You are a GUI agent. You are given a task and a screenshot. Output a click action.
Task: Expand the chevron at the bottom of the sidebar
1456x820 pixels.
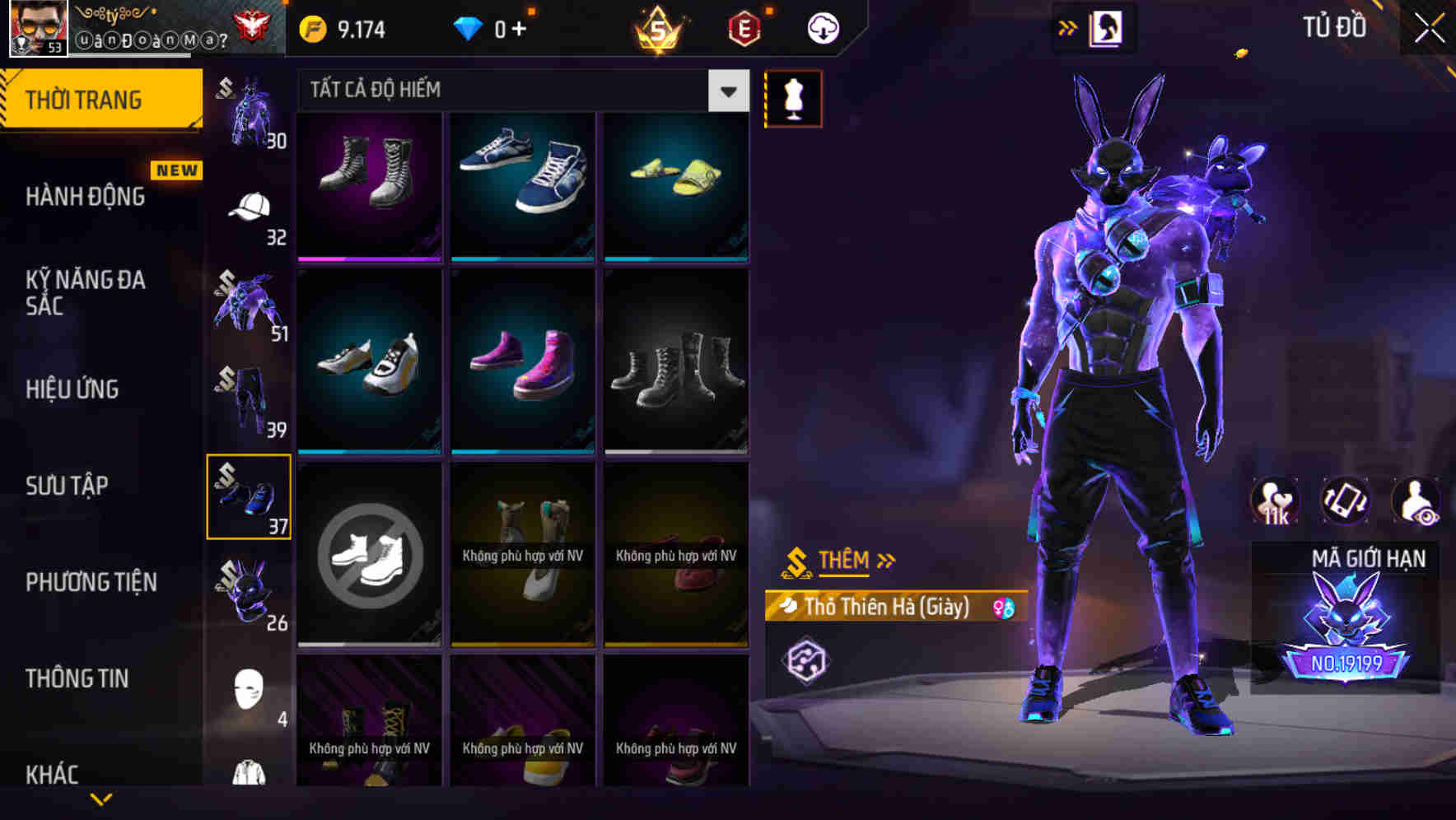[x=101, y=800]
